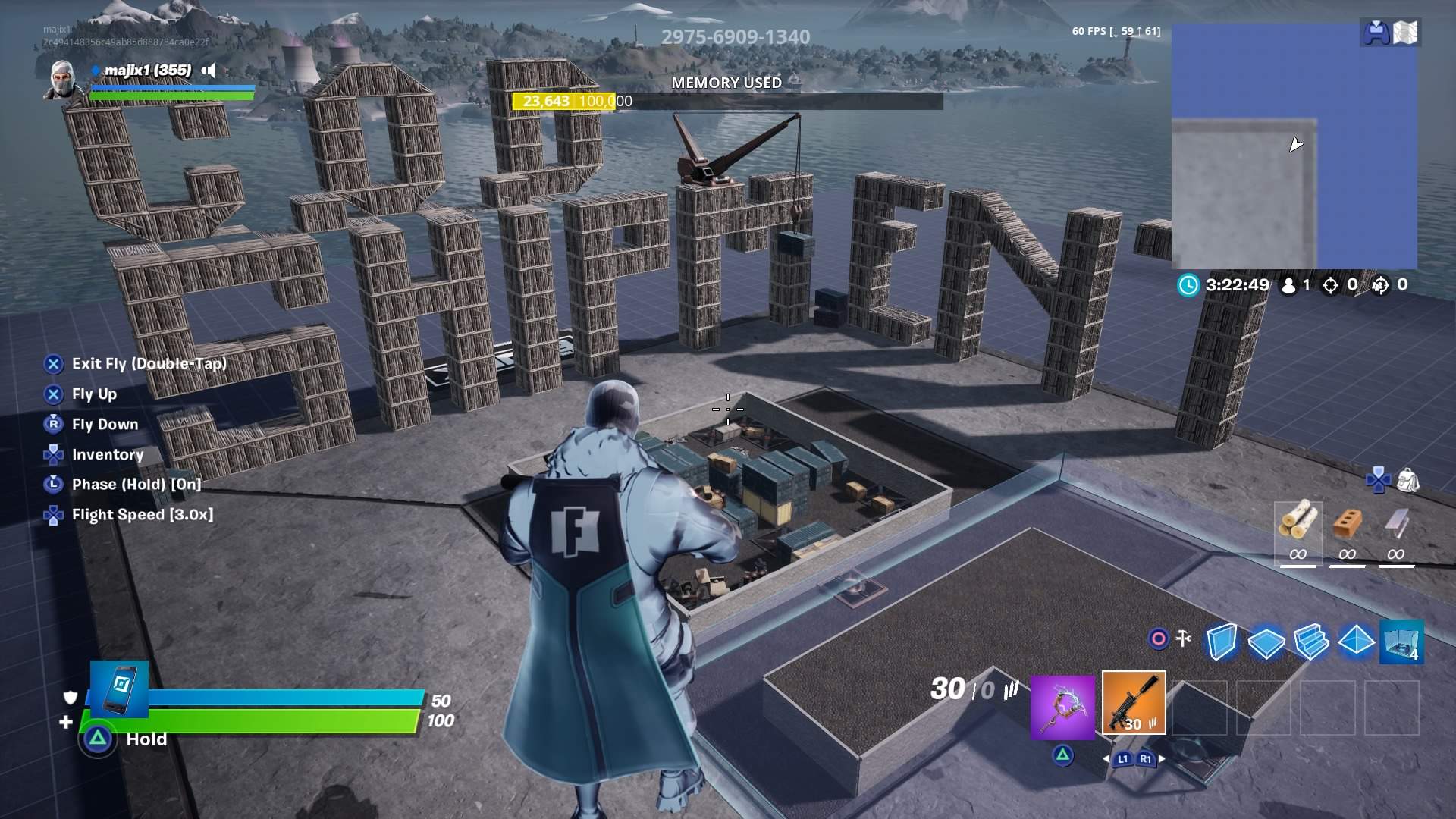Open the creative phone tool icon

(x=120, y=688)
